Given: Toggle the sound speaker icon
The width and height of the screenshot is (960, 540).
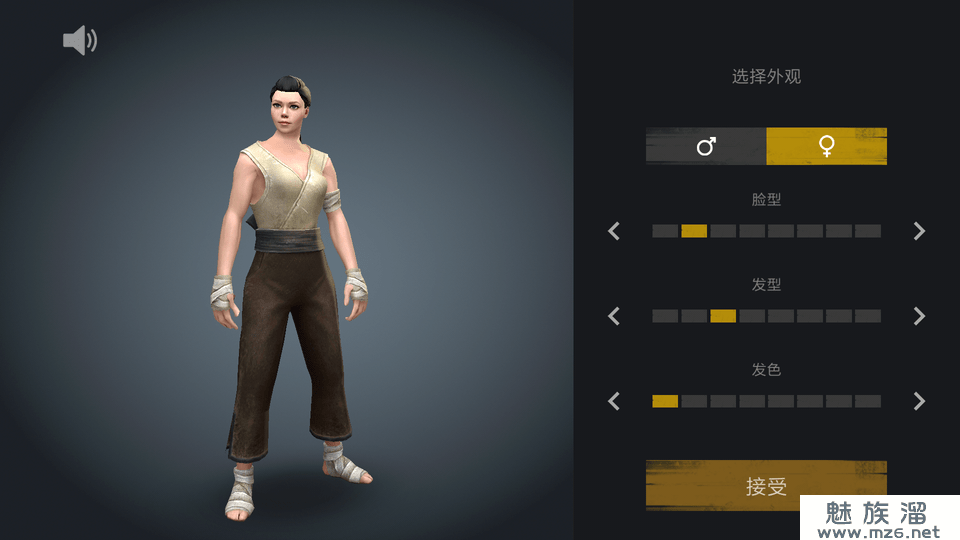Looking at the screenshot, I should click(80, 41).
